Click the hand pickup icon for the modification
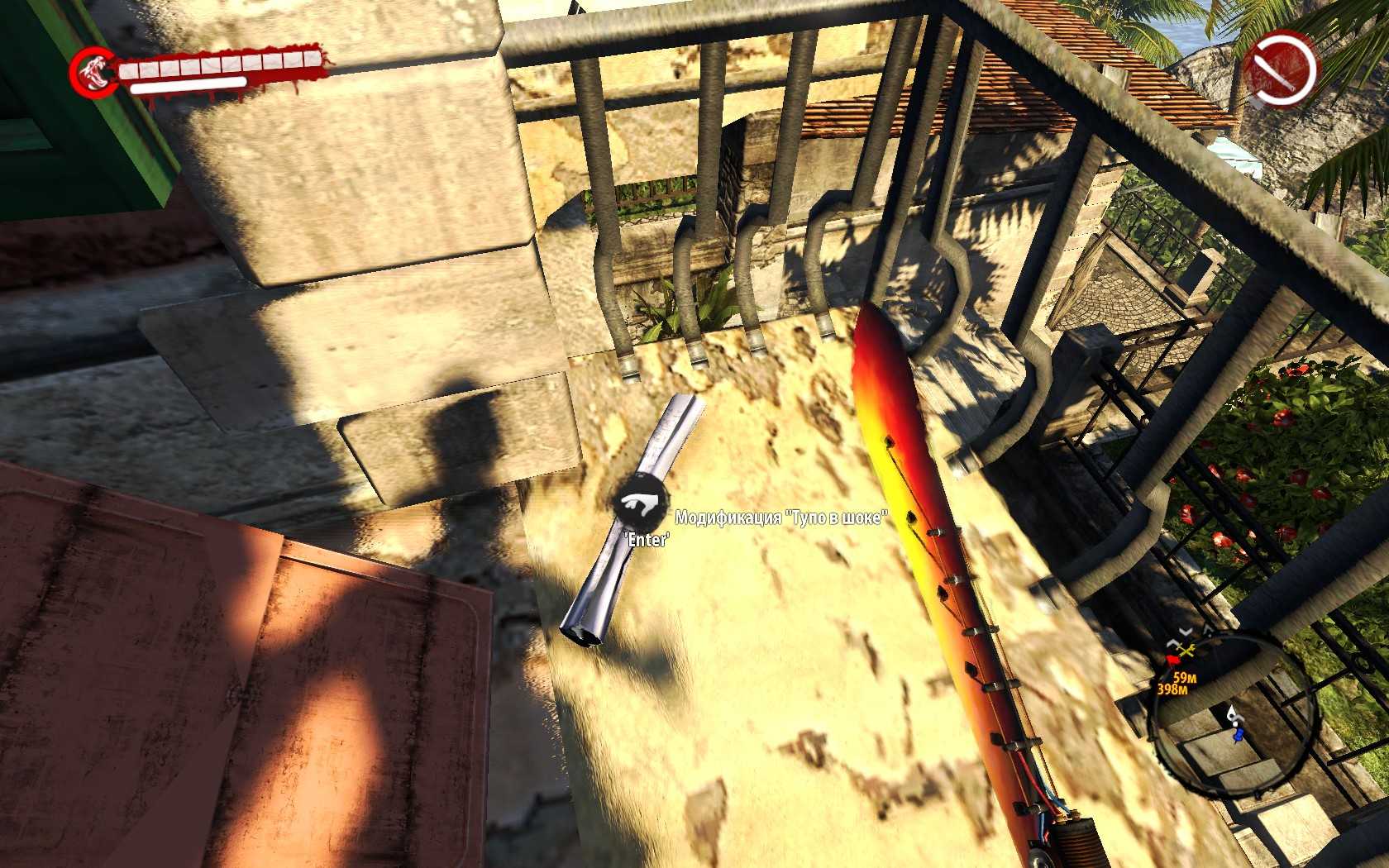 point(641,503)
